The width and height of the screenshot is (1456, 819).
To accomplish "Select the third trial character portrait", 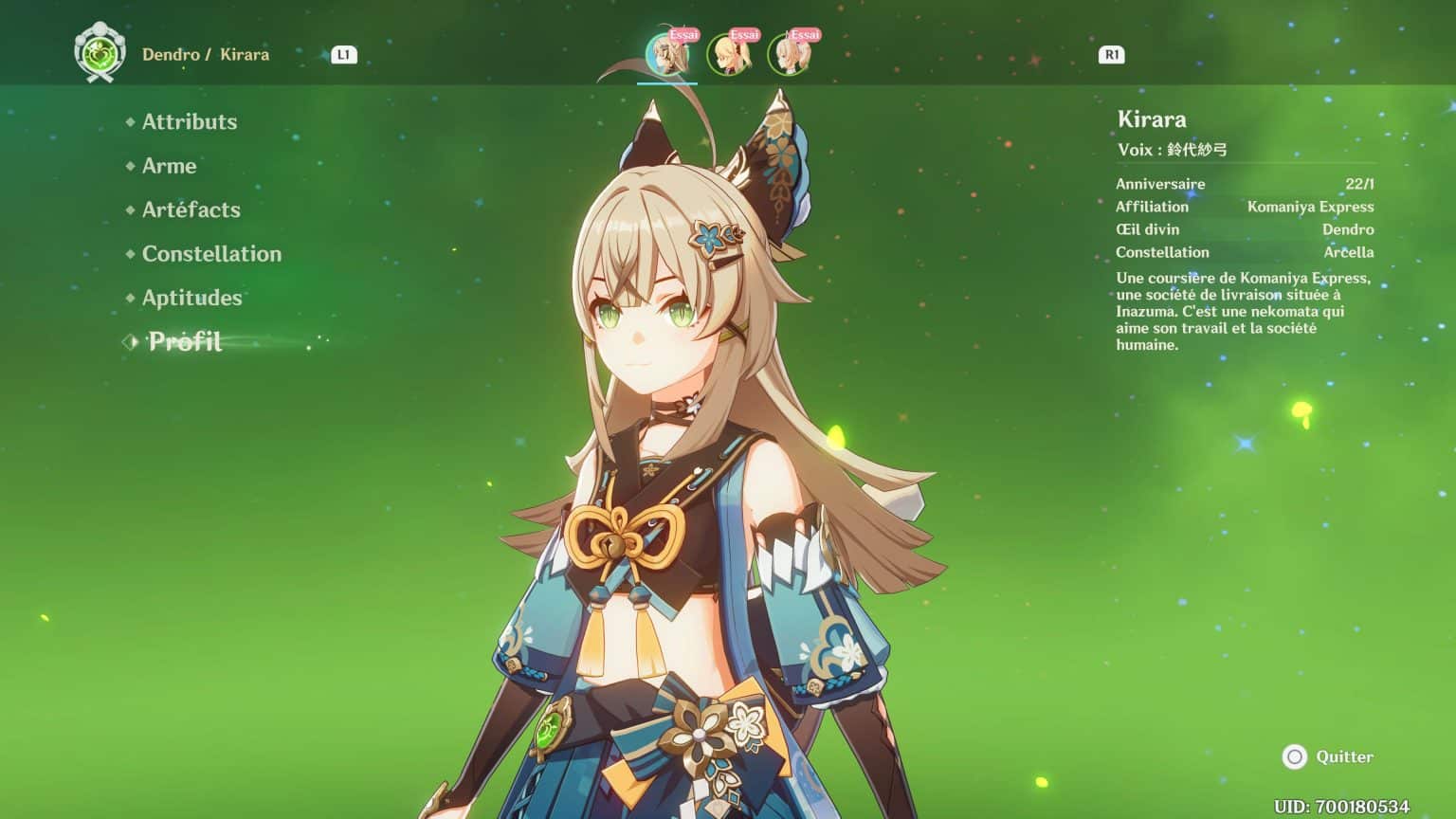I will tap(786, 55).
